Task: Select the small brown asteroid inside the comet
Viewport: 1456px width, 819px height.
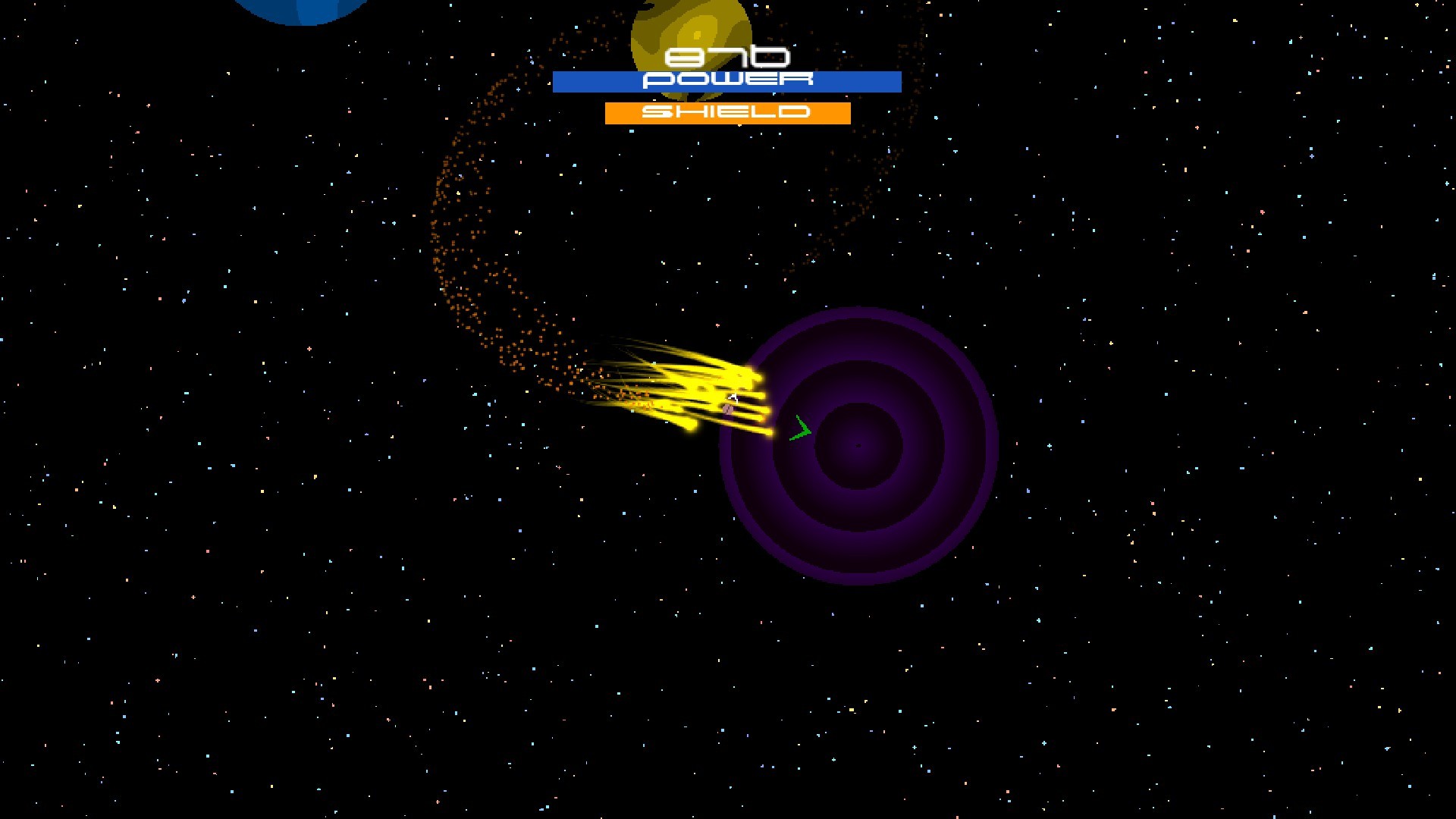Action: [x=726, y=409]
